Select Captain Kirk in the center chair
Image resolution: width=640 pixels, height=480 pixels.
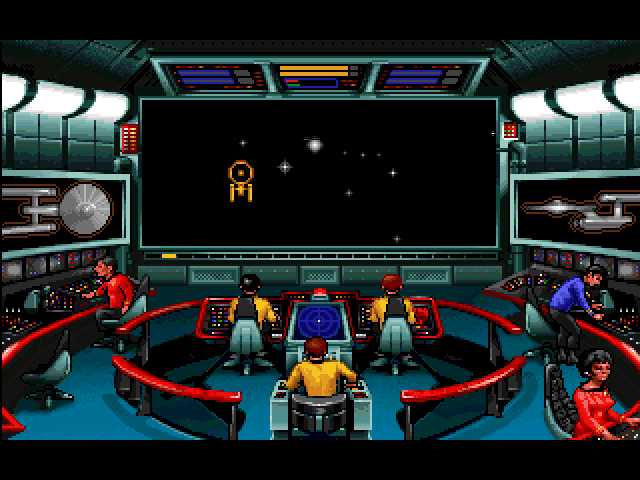(319, 372)
